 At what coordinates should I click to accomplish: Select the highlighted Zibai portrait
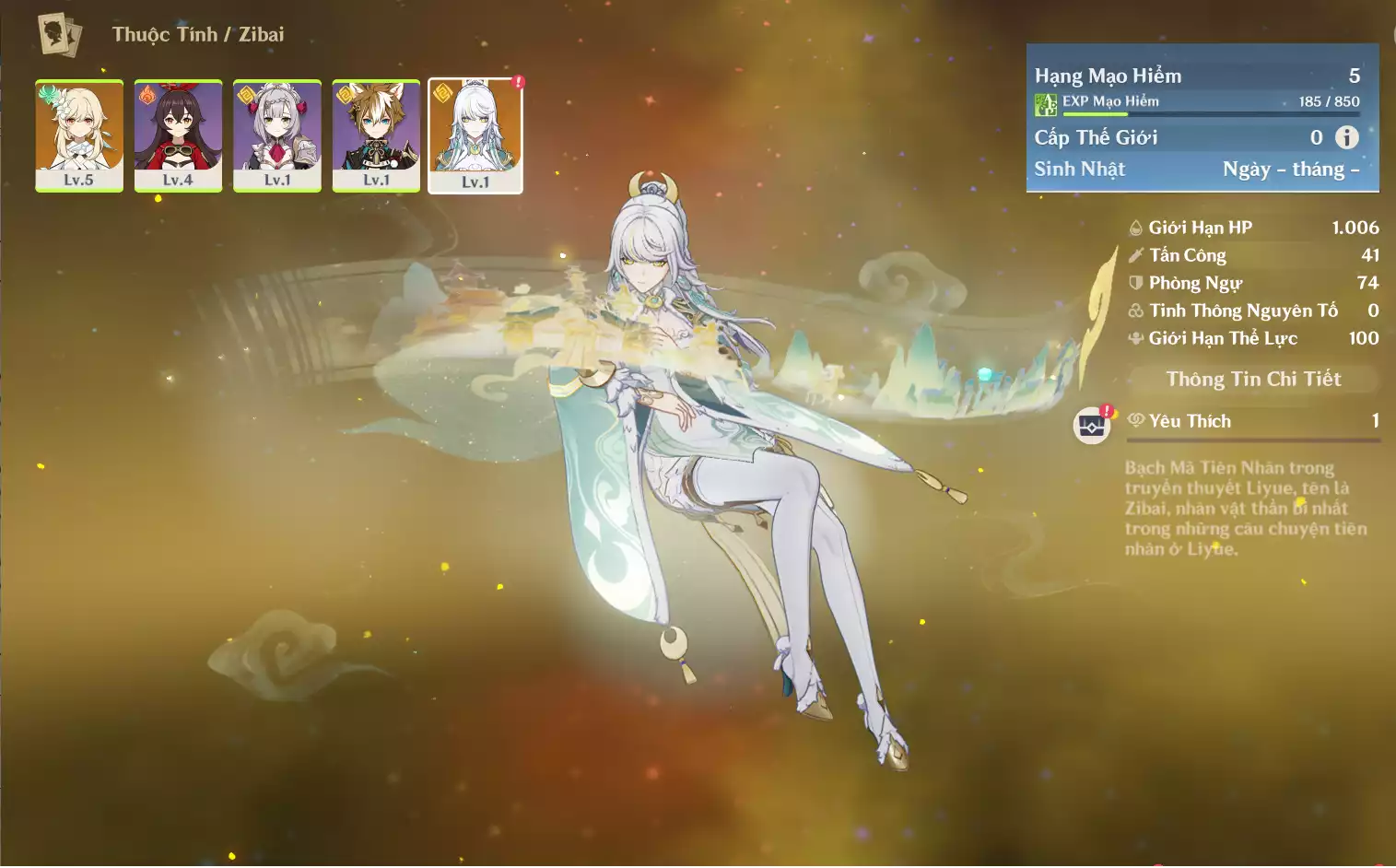(x=475, y=135)
